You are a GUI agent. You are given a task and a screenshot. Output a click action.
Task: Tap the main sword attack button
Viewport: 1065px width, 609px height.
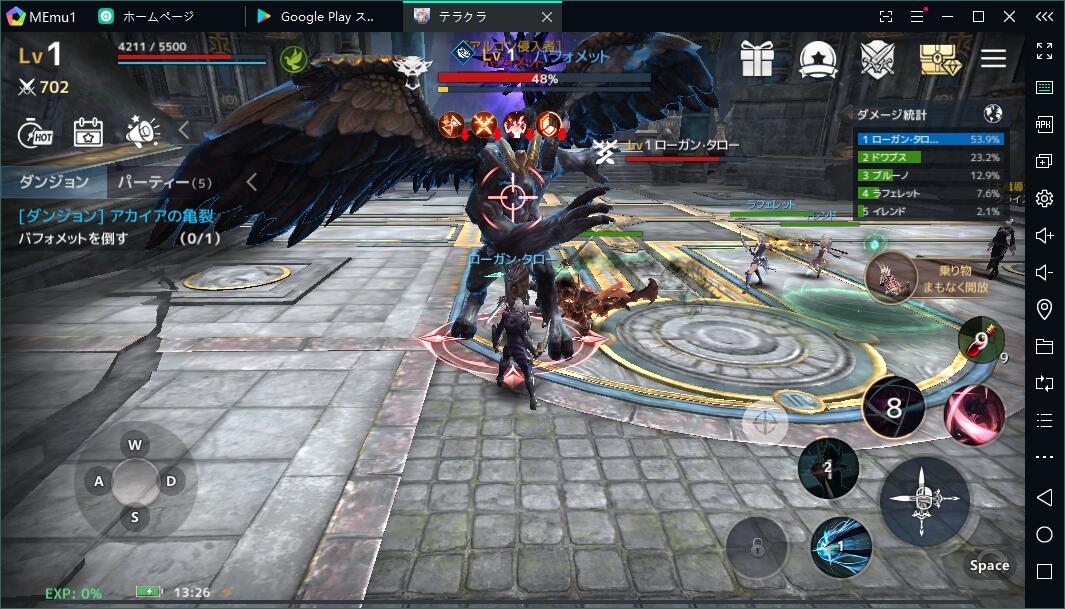pyautogui.click(x=924, y=501)
